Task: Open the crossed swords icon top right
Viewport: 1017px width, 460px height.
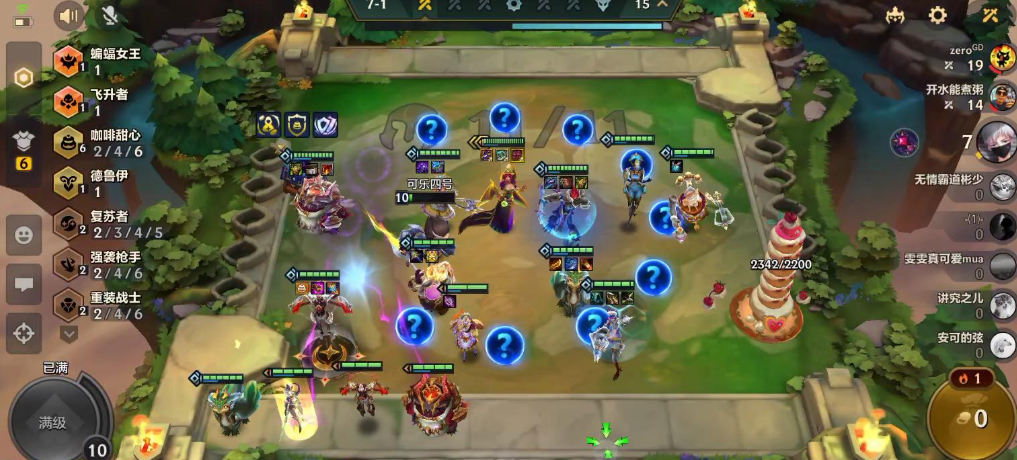Action: click(x=990, y=15)
